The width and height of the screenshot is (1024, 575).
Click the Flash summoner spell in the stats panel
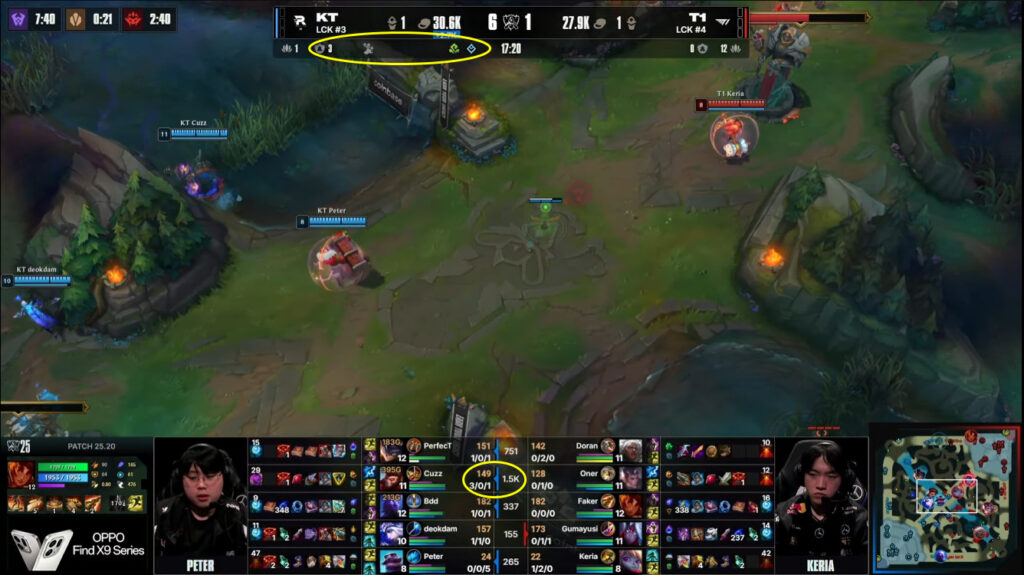click(136, 502)
